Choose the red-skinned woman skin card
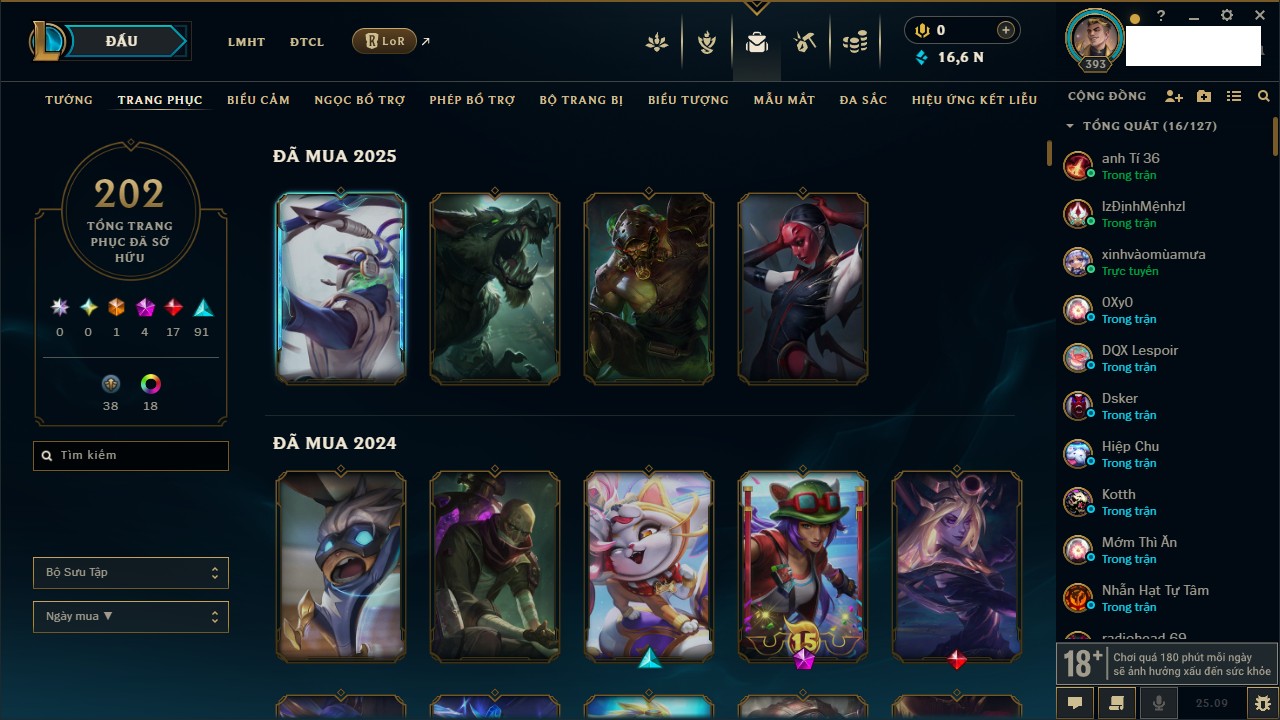 803,288
